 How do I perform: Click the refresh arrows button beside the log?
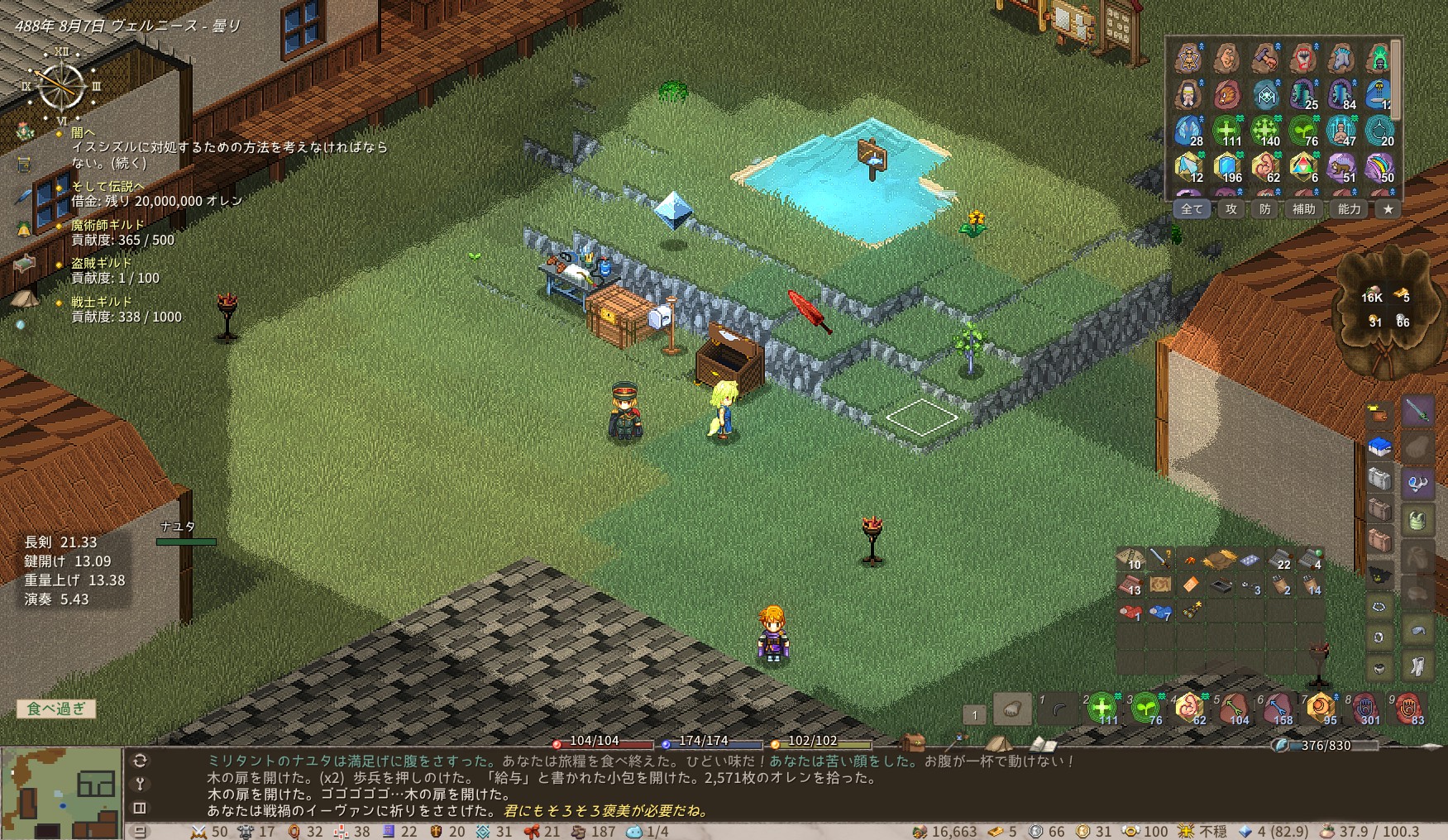coord(140,761)
